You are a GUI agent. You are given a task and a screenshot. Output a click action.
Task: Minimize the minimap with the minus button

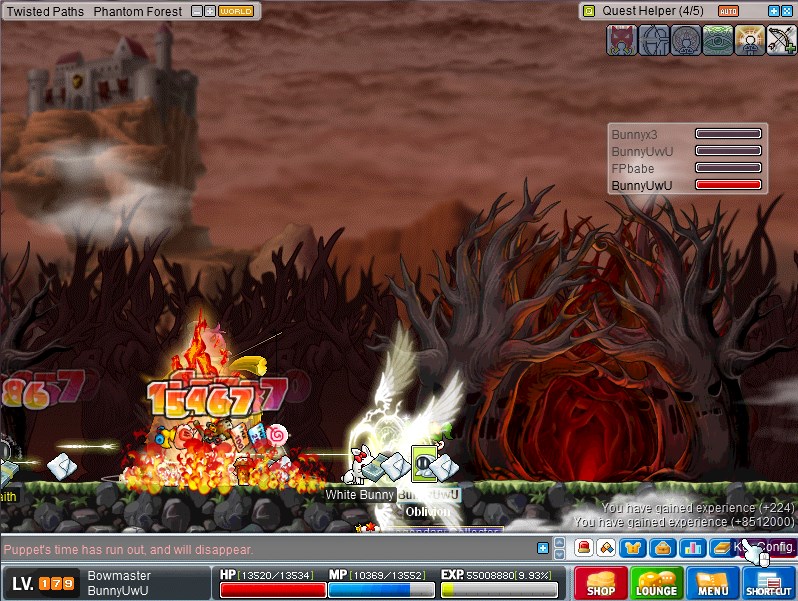point(196,11)
